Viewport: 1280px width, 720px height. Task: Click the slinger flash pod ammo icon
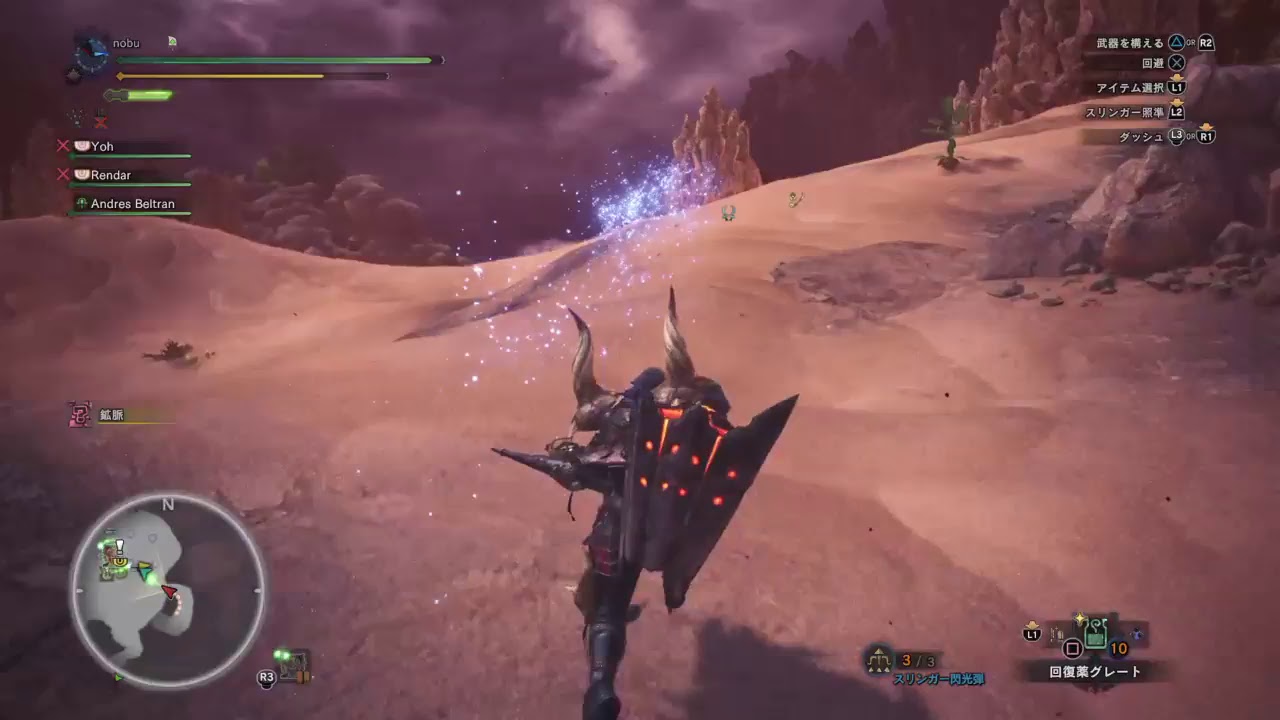click(x=879, y=660)
